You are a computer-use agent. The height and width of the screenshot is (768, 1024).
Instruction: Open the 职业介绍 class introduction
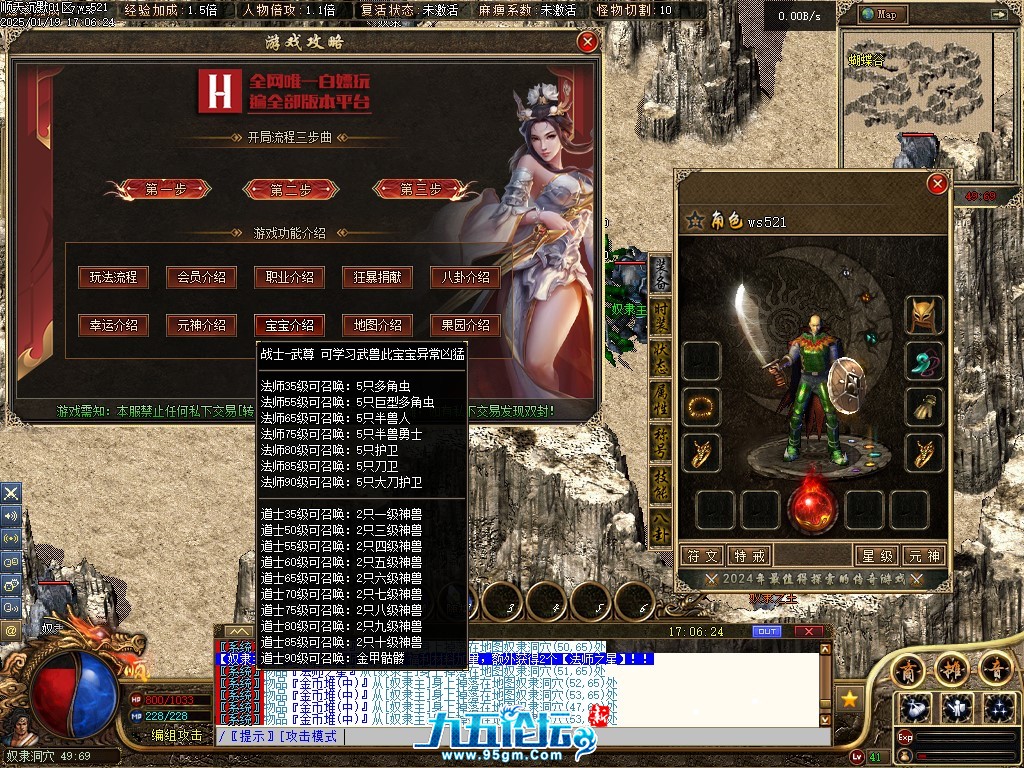pos(289,277)
